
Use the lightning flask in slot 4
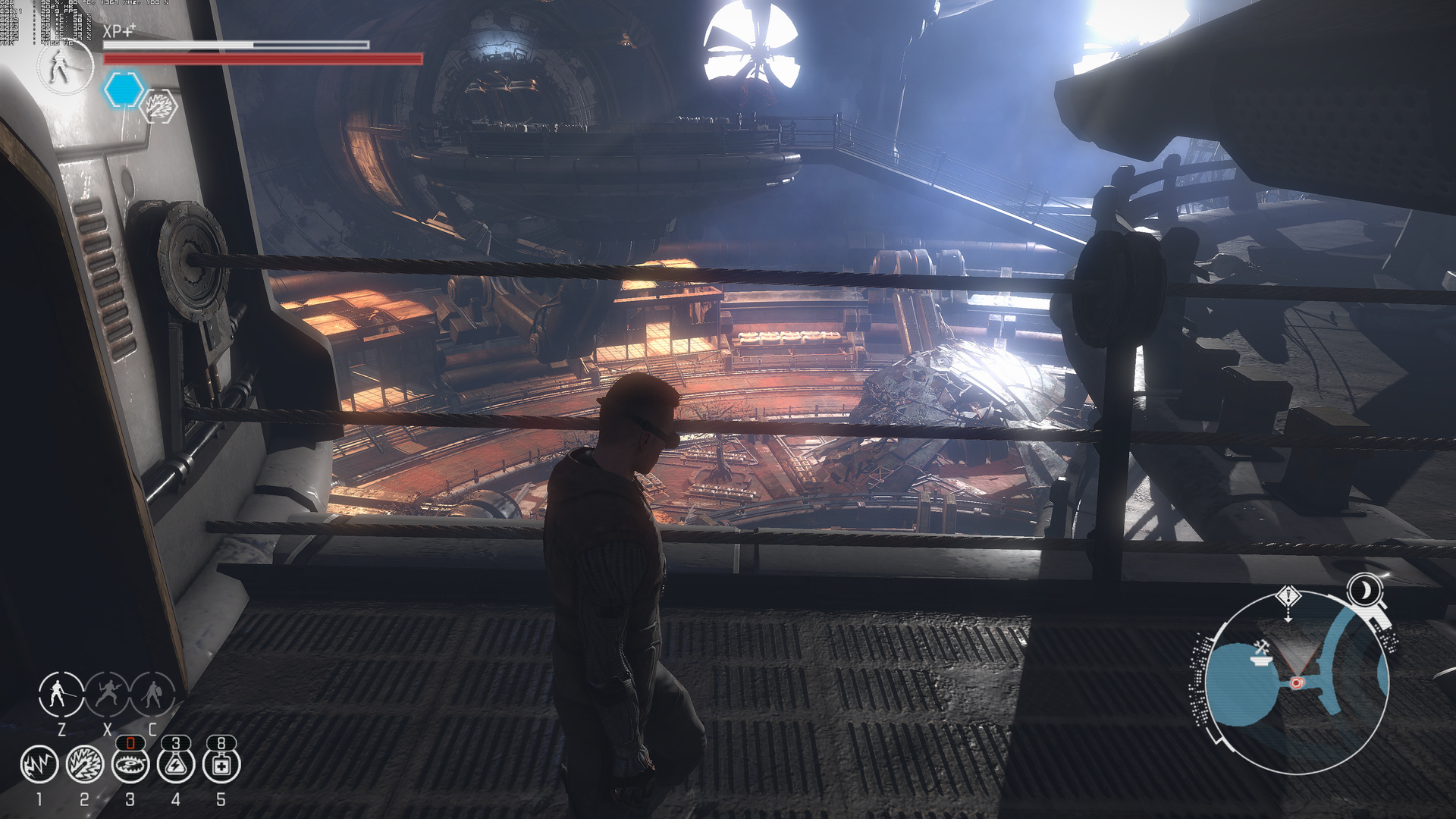[176, 764]
